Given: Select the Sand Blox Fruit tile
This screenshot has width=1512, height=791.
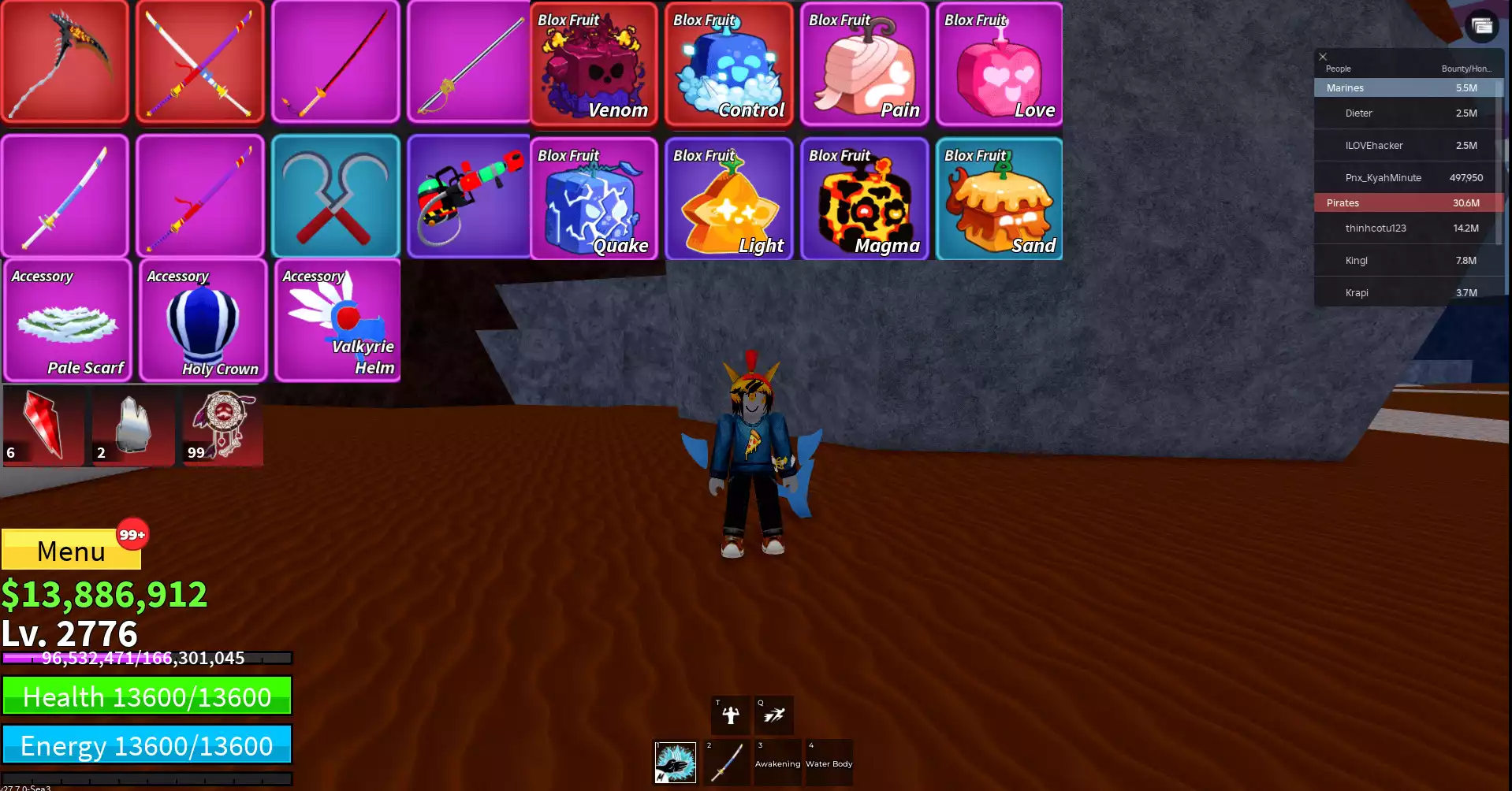Looking at the screenshot, I should point(1000,199).
